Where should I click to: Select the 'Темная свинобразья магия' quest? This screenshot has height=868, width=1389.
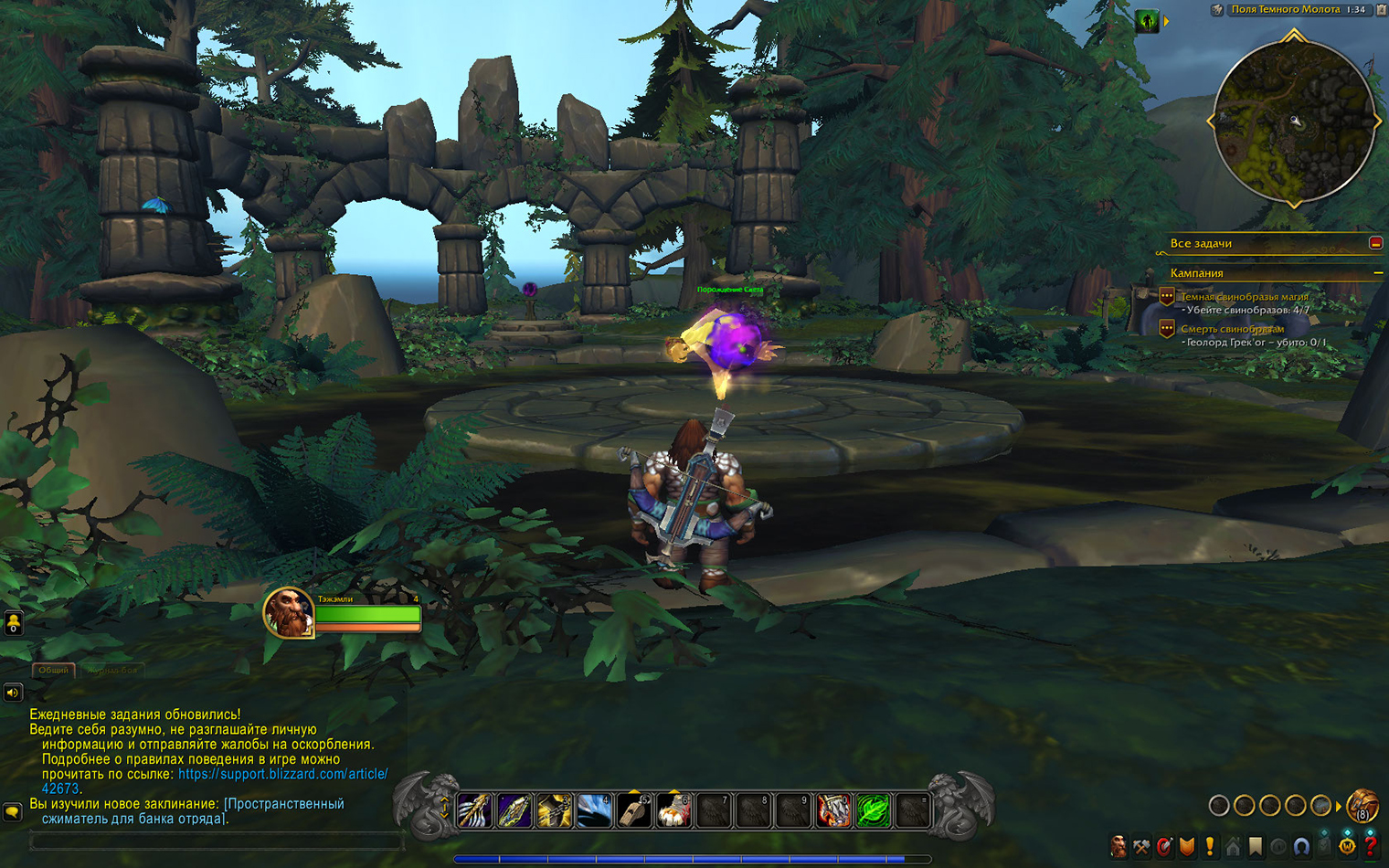pyautogui.click(x=1244, y=297)
